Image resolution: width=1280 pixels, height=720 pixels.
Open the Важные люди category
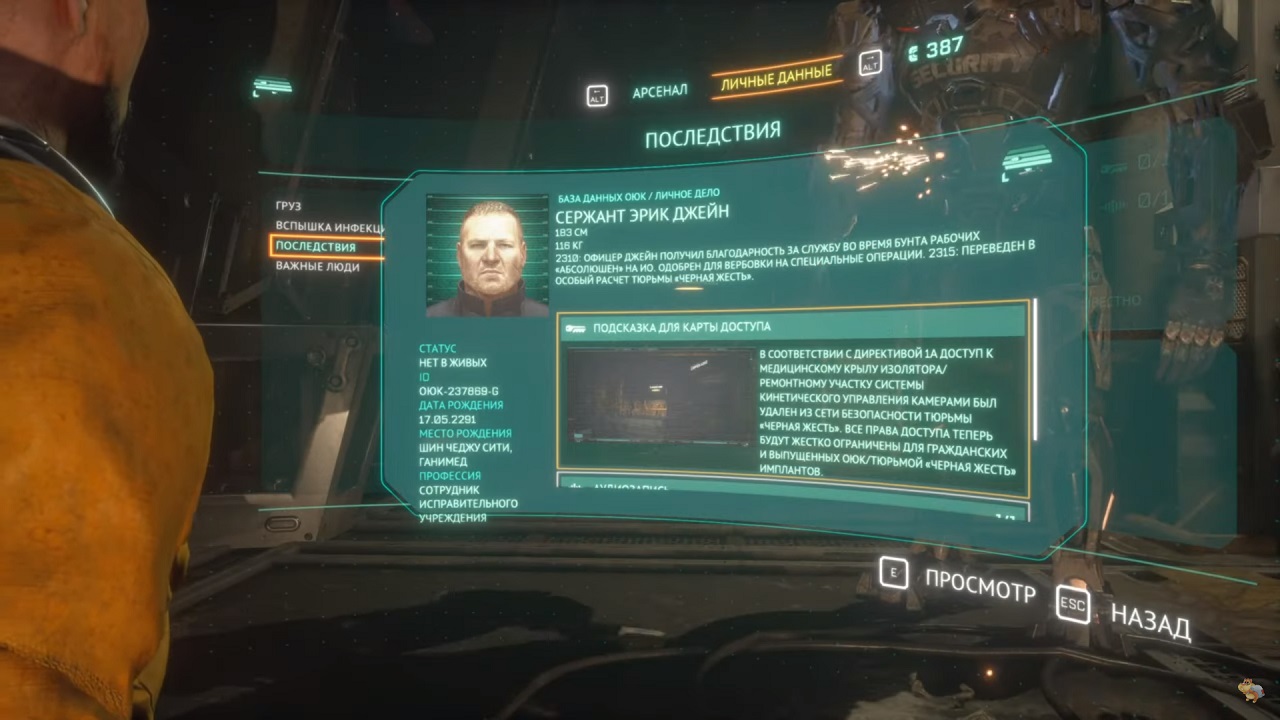(x=318, y=267)
